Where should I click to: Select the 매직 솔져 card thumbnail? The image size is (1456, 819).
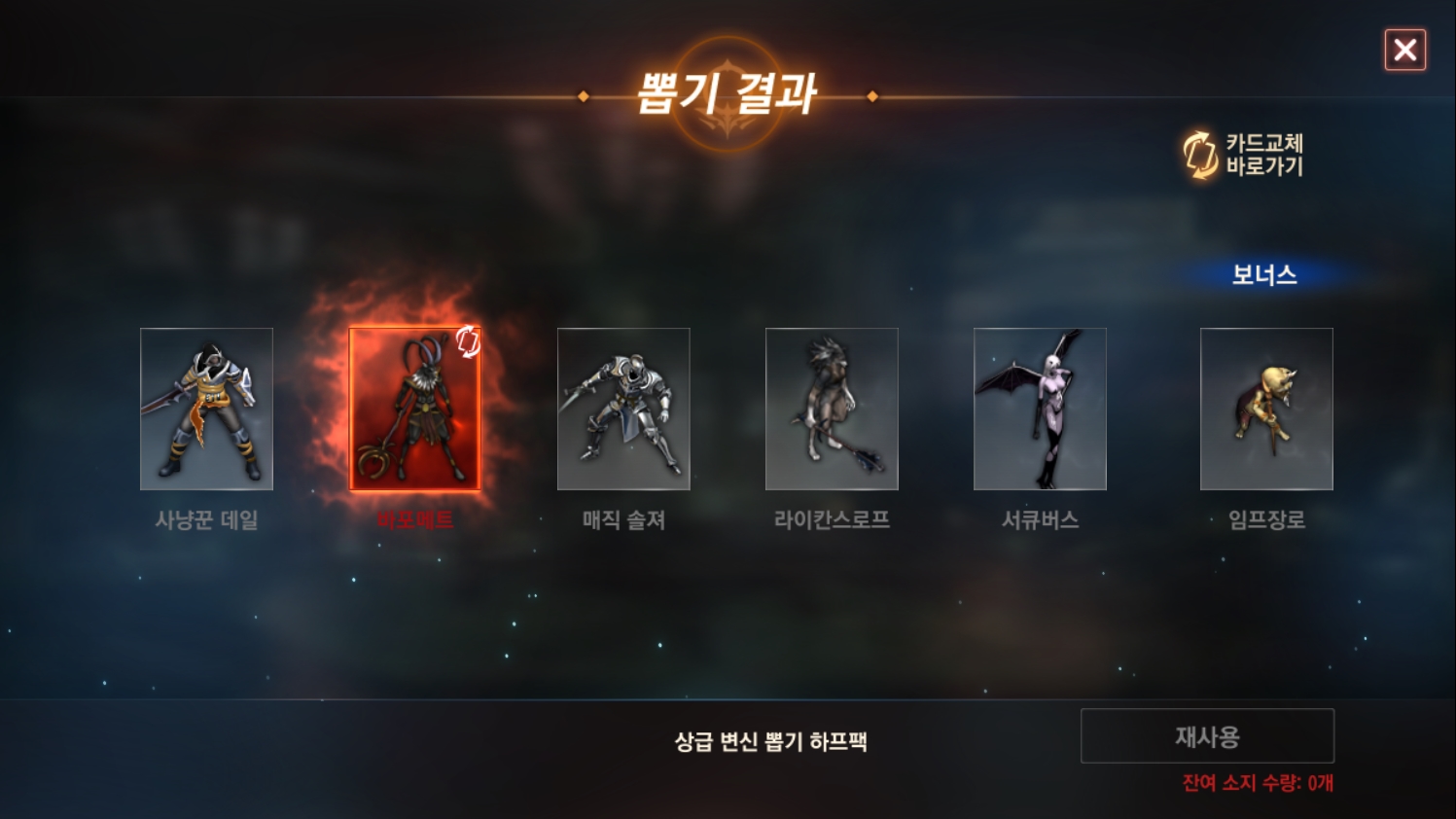coord(623,409)
